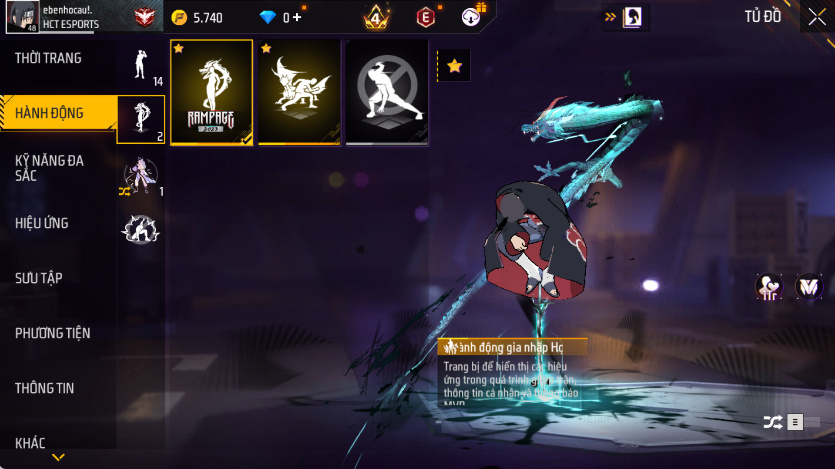Open the Phương Tiện category
This screenshot has height=469, width=835.
point(50,333)
